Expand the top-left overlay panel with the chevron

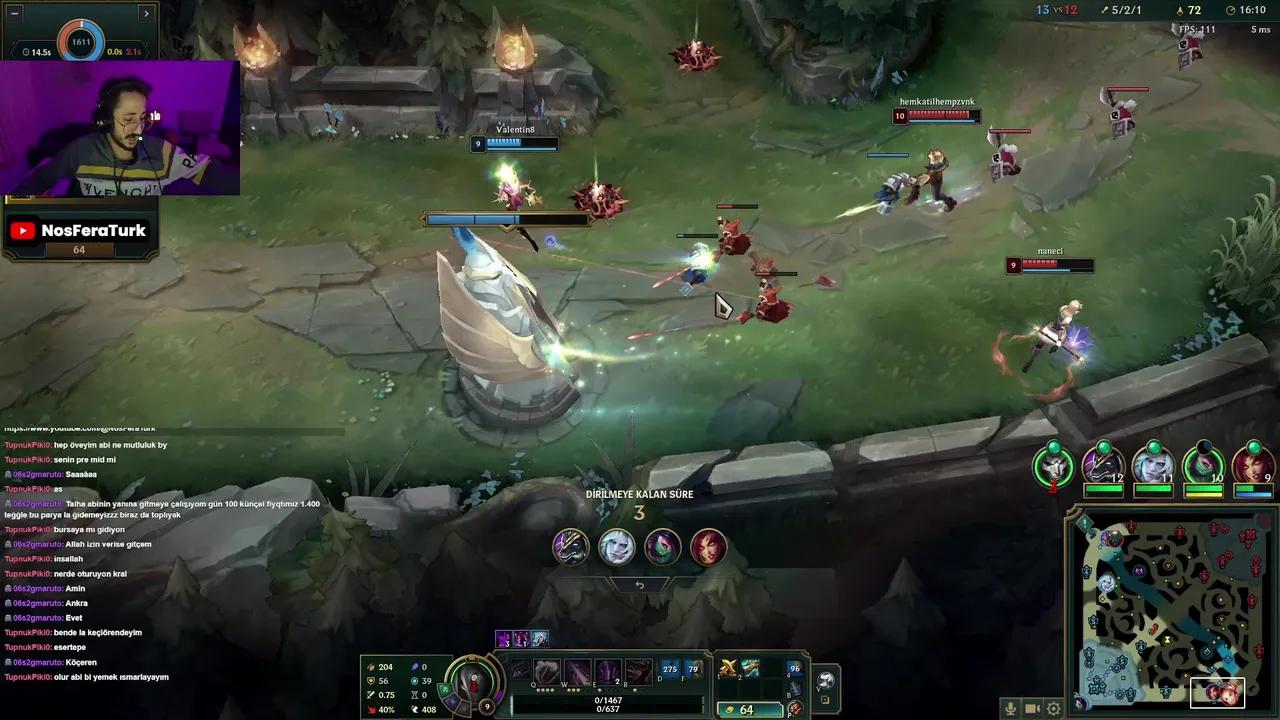[146, 14]
